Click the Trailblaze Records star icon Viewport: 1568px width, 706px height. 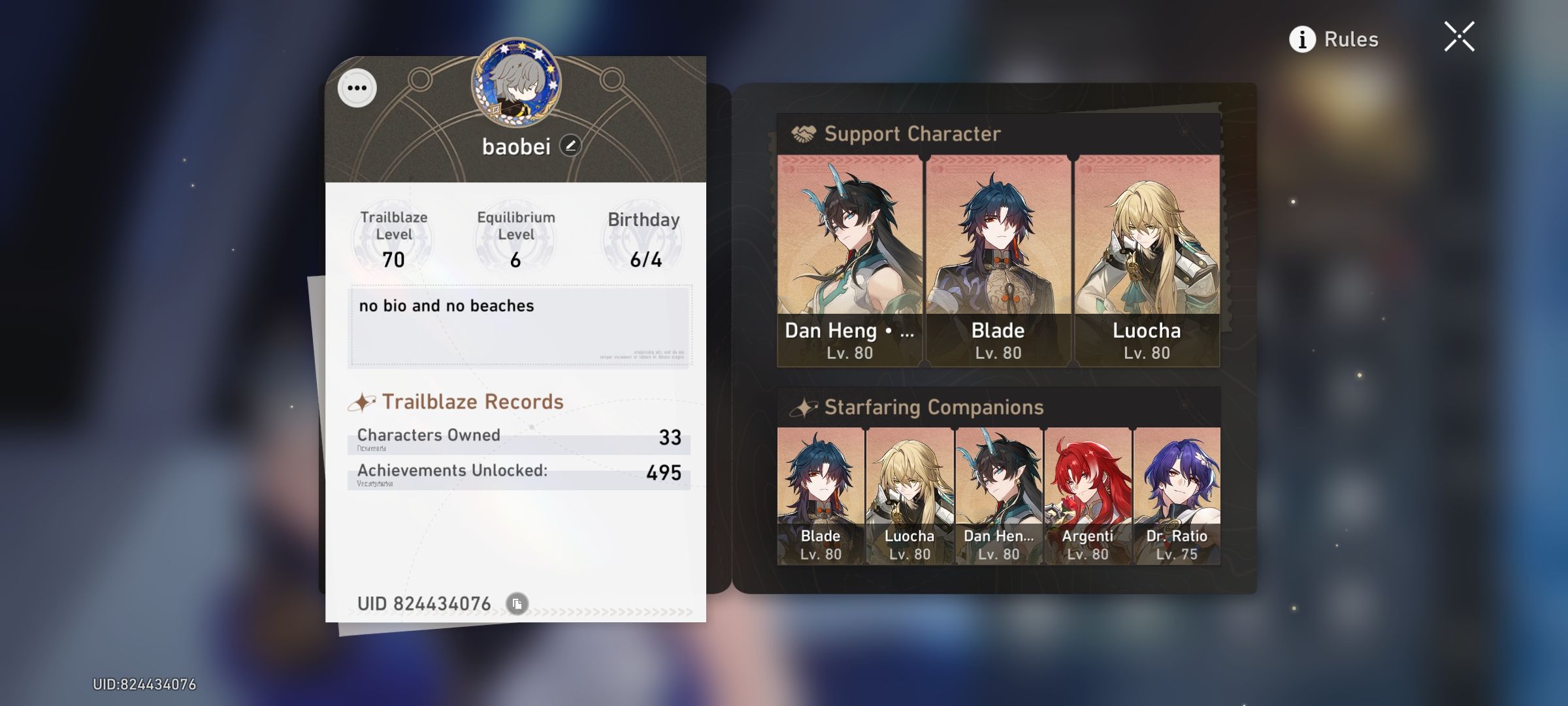[x=365, y=401]
